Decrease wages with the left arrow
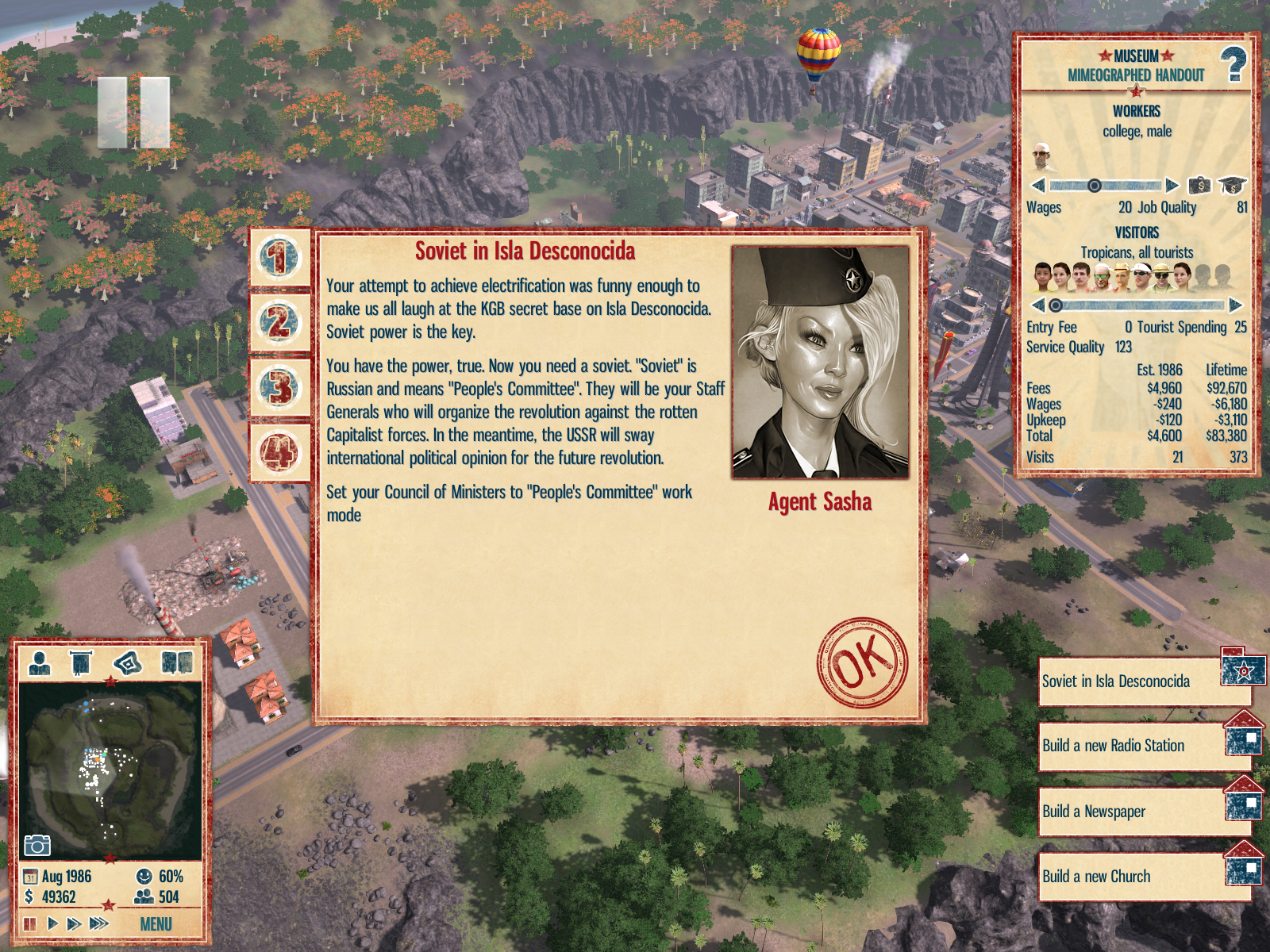 [x=1037, y=186]
